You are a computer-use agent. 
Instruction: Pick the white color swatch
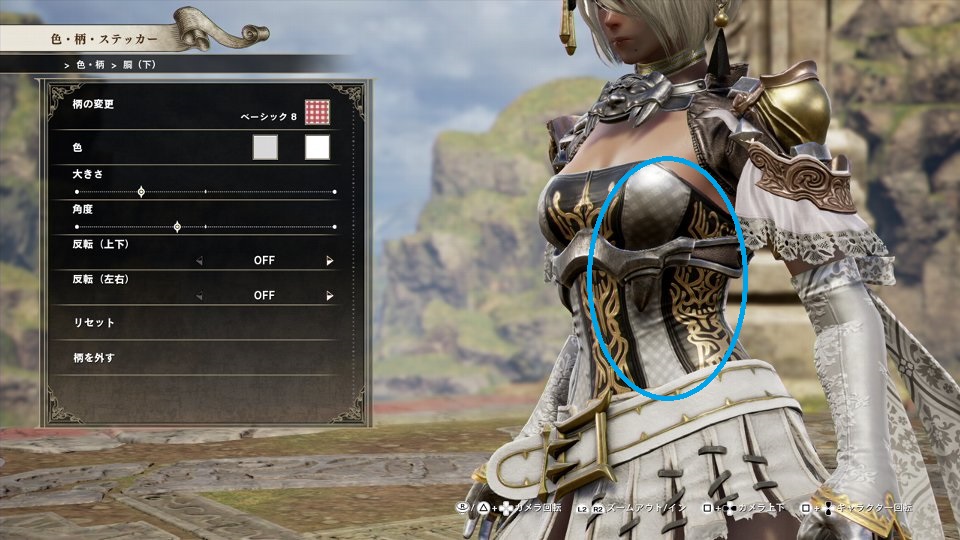tap(317, 148)
